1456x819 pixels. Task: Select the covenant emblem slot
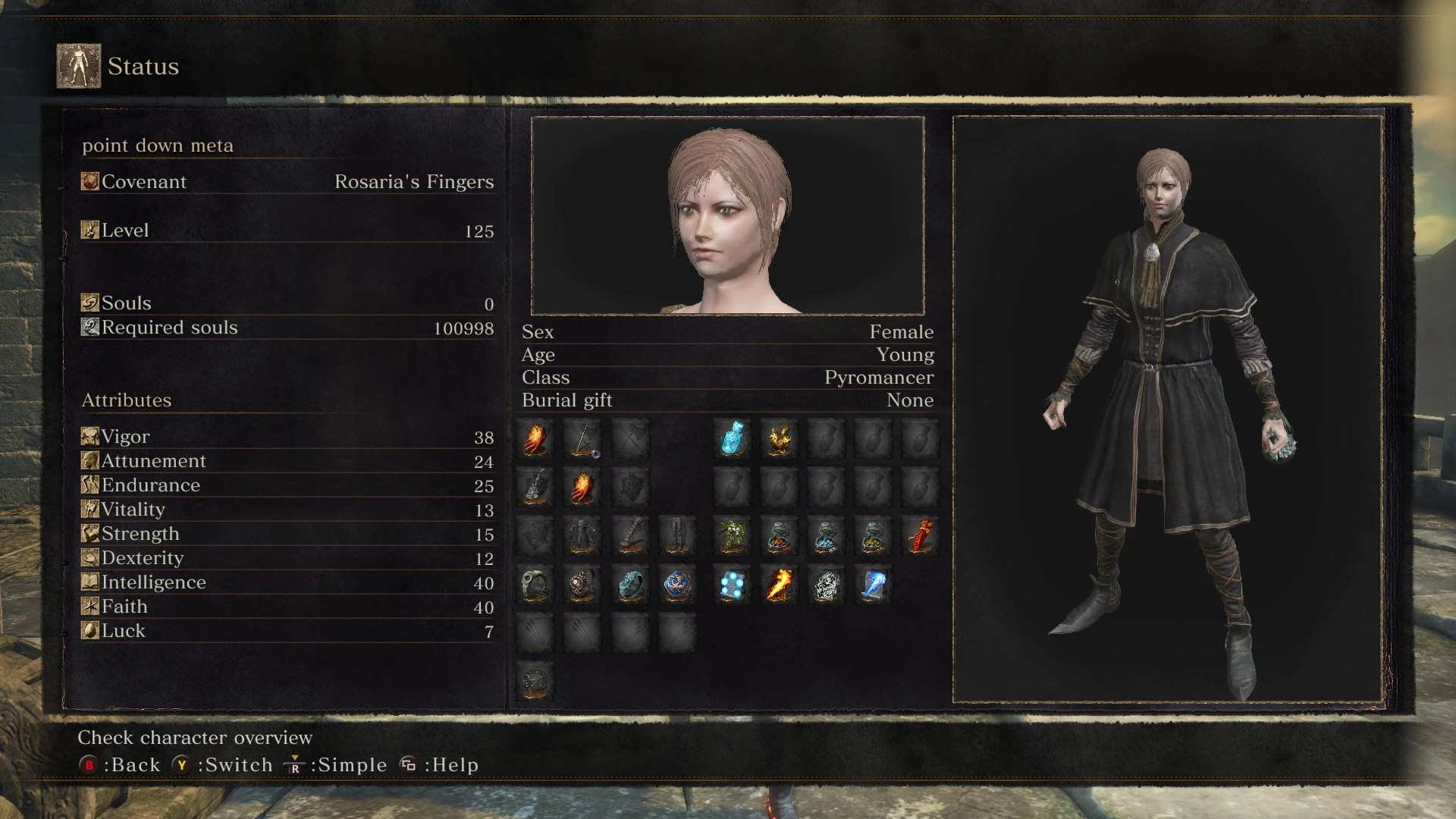coord(535,679)
